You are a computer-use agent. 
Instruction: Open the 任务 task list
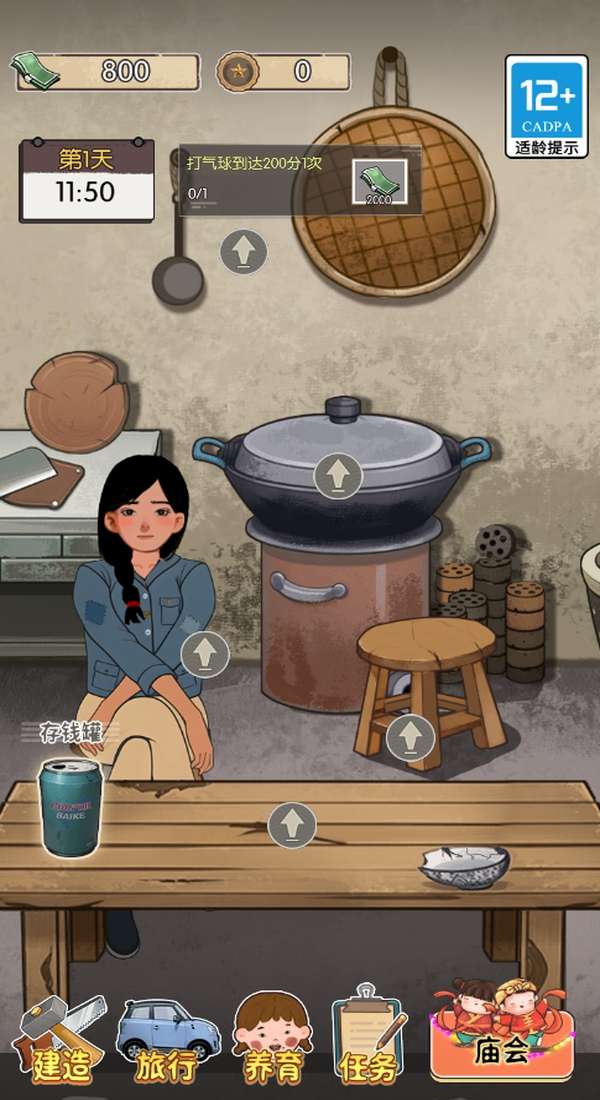(x=368, y=1041)
